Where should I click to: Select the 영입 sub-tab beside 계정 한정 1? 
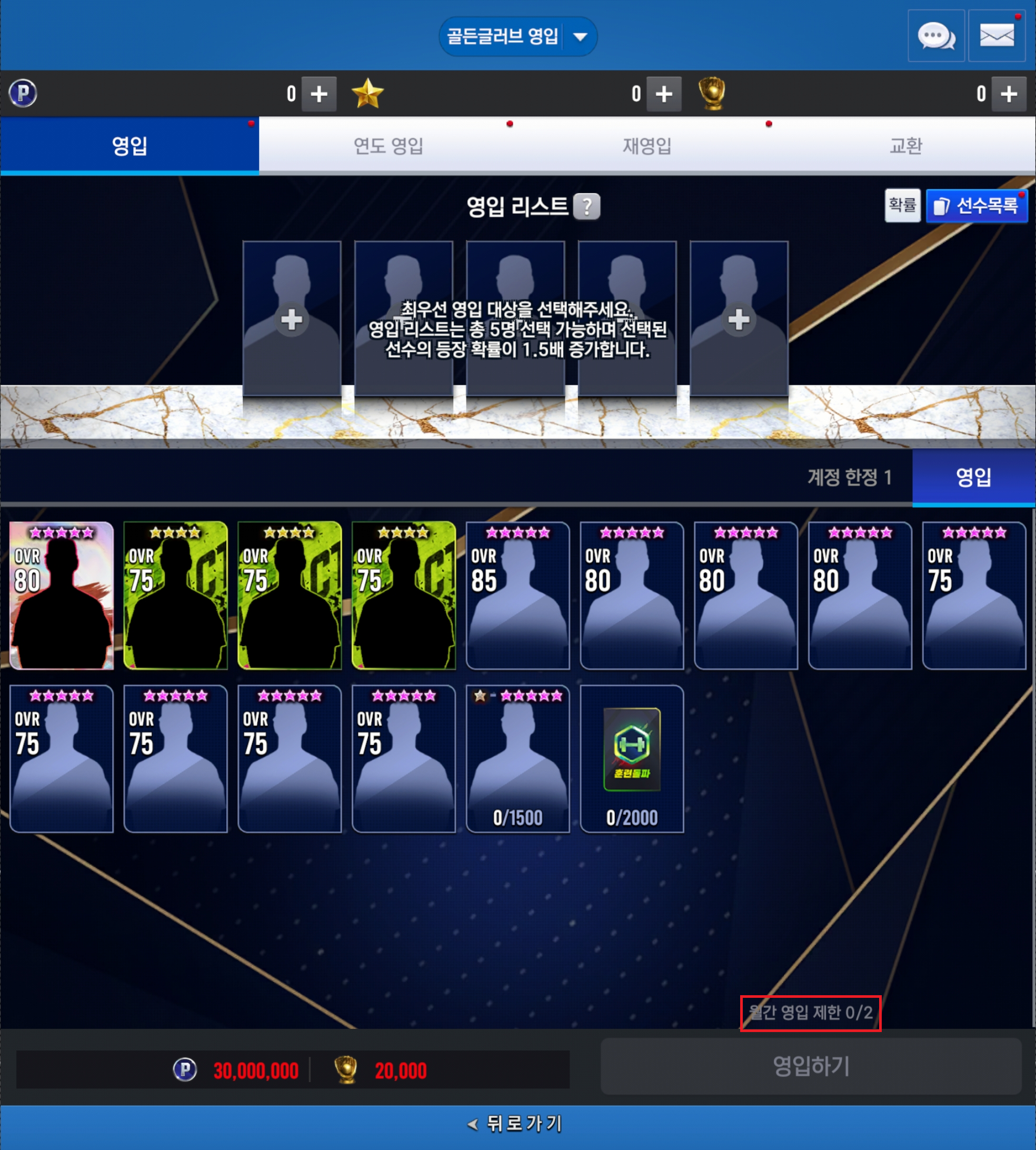tap(973, 477)
